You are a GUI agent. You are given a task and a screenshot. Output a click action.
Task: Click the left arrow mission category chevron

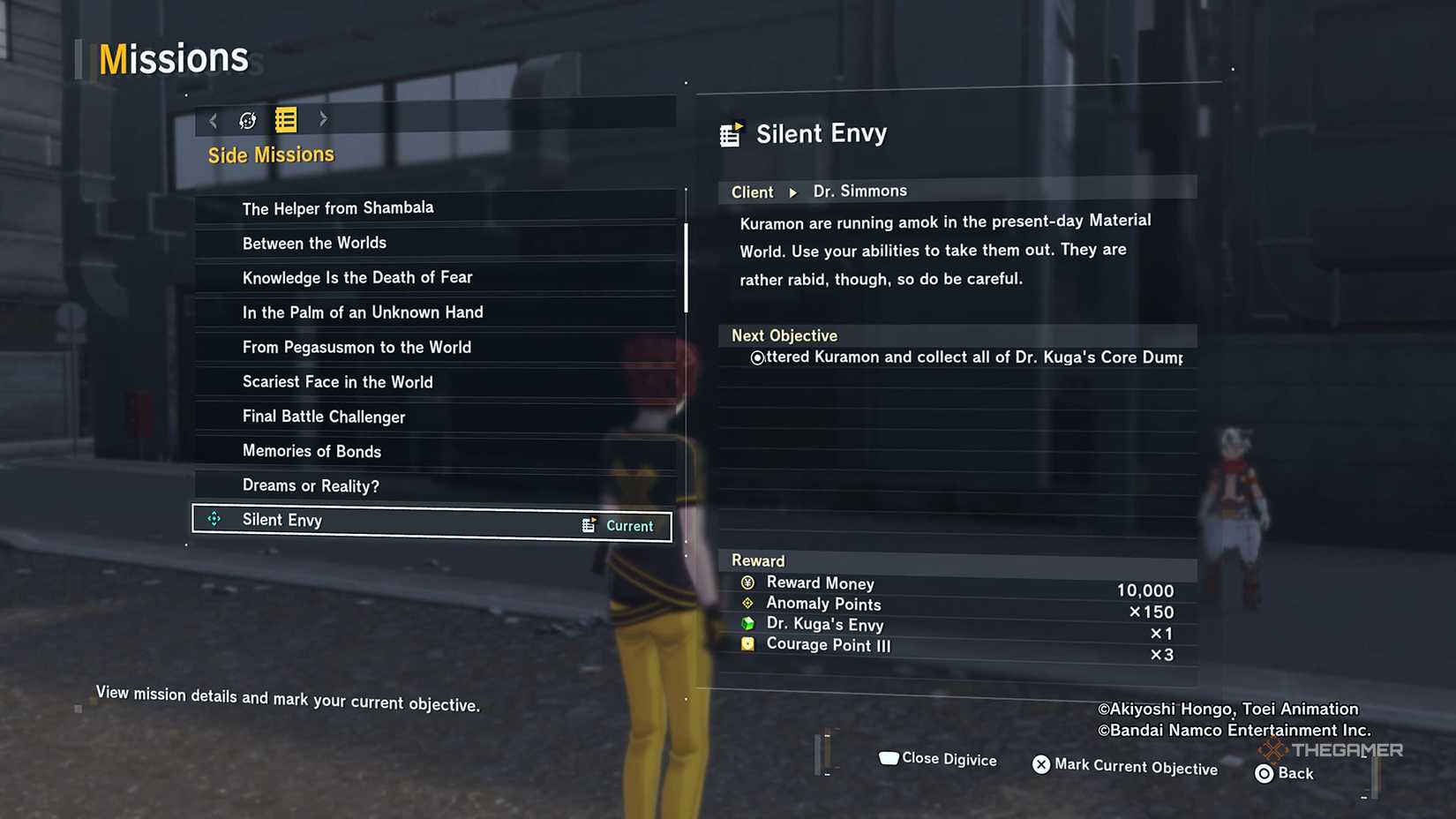coord(214,120)
